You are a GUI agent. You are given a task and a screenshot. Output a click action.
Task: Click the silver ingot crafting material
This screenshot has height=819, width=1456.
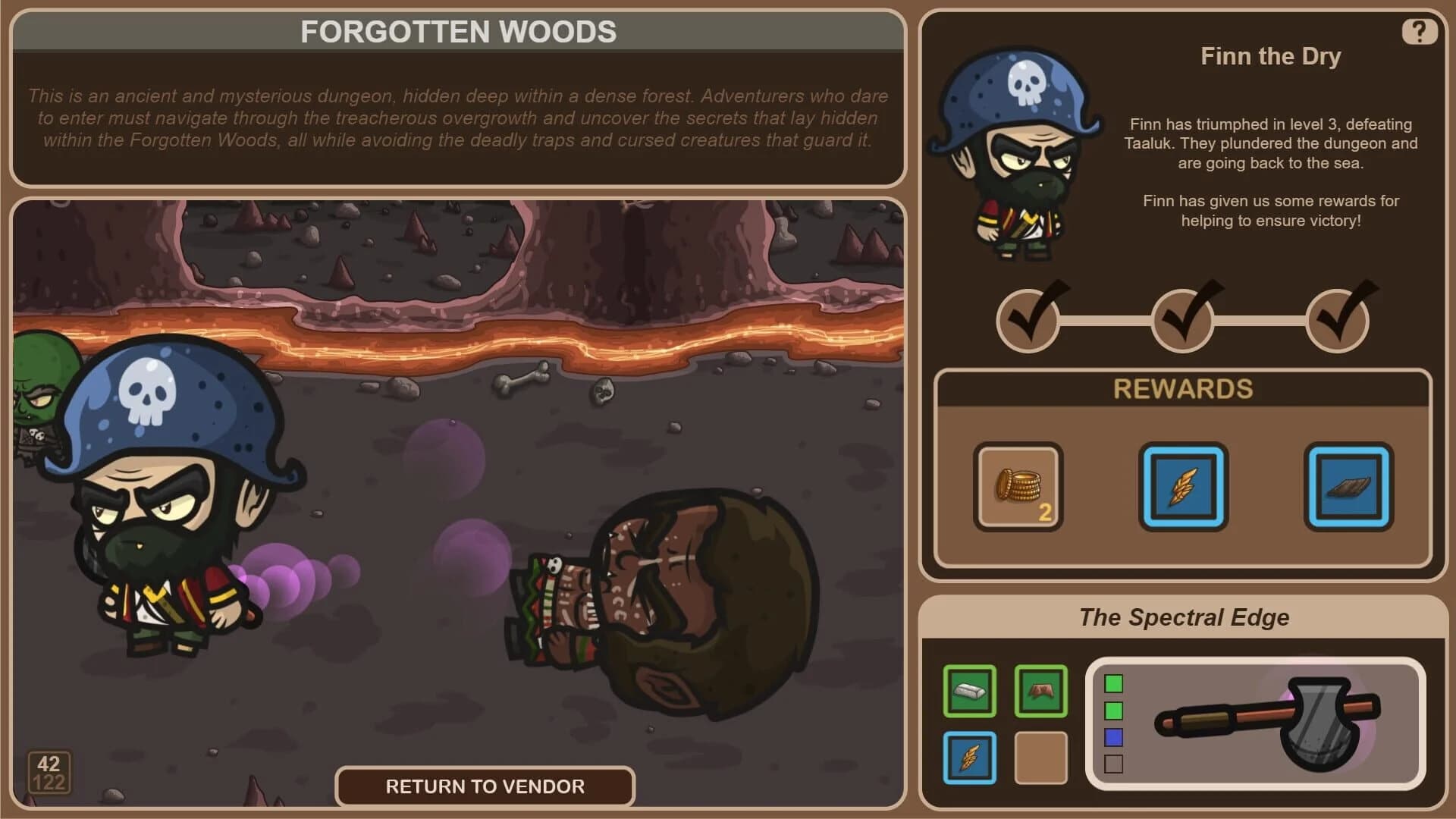tap(969, 691)
